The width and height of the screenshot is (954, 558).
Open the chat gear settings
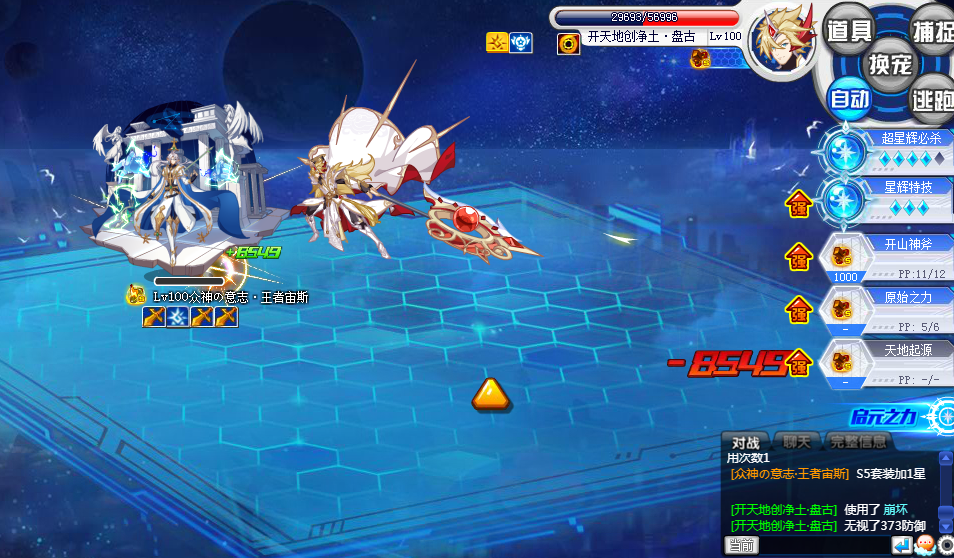(945, 545)
